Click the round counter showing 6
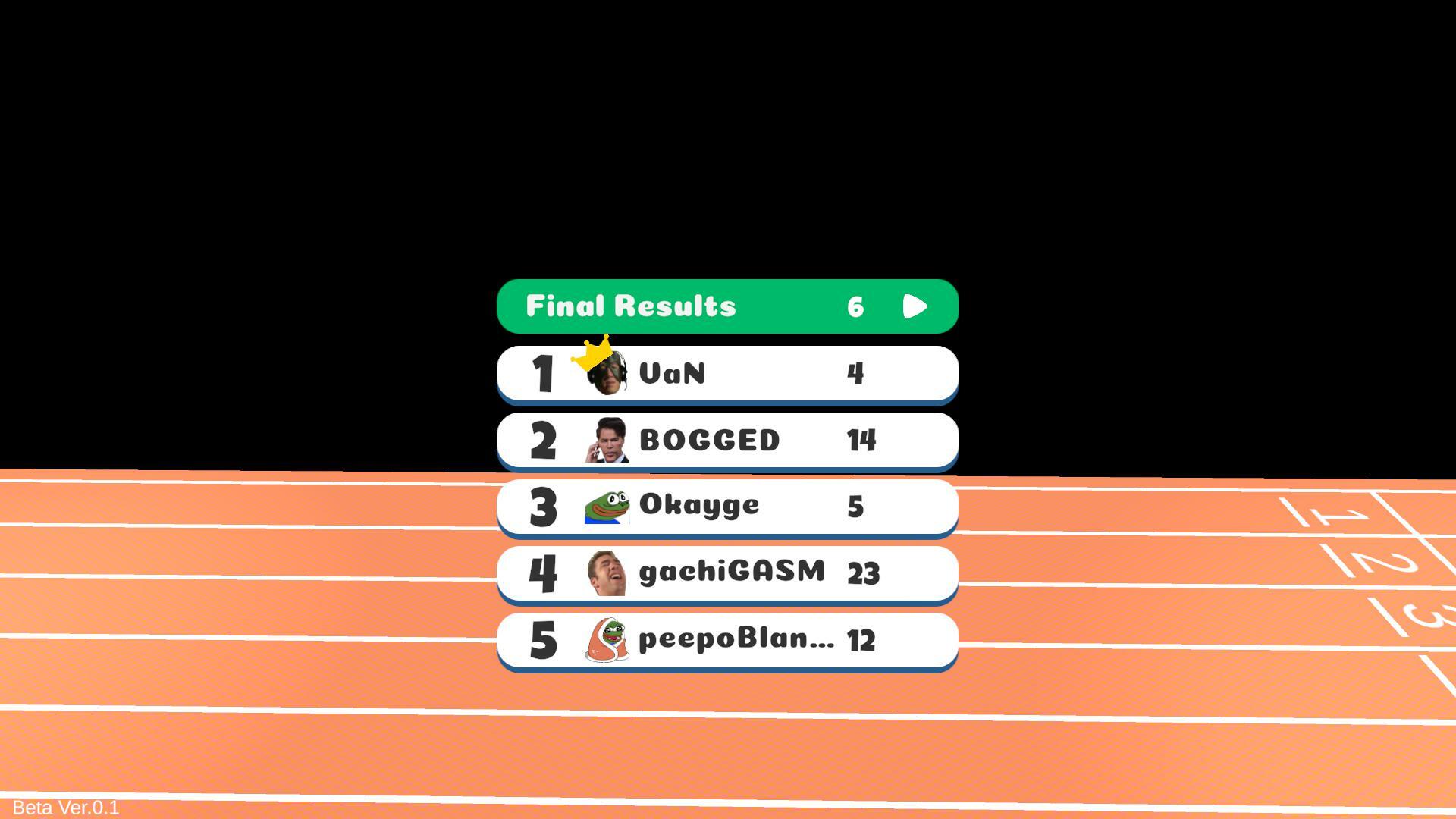The height and width of the screenshot is (819, 1456). pos(856,306)
